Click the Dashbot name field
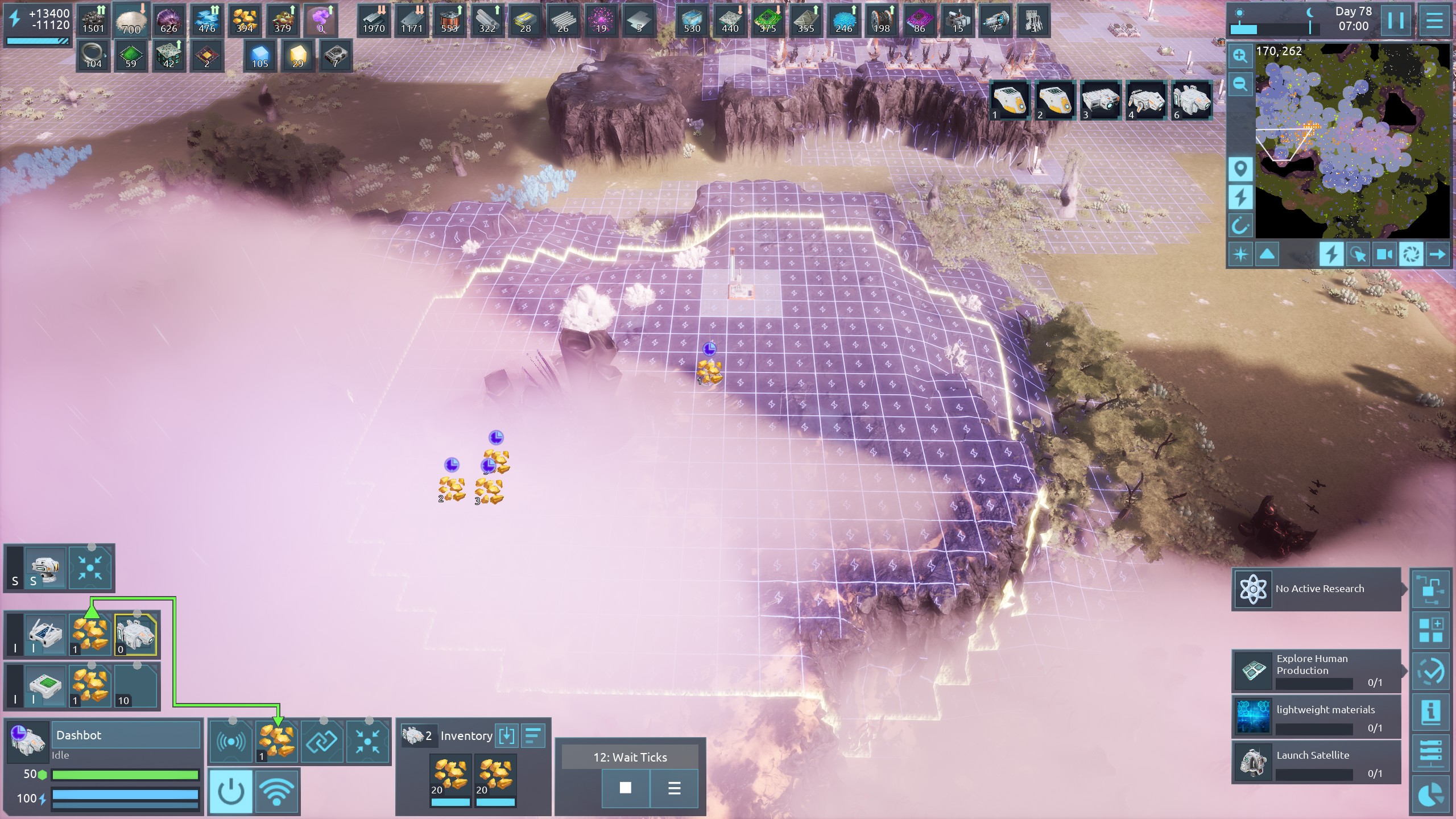Screen dimensions: 1456x819 tap(126, 735)
